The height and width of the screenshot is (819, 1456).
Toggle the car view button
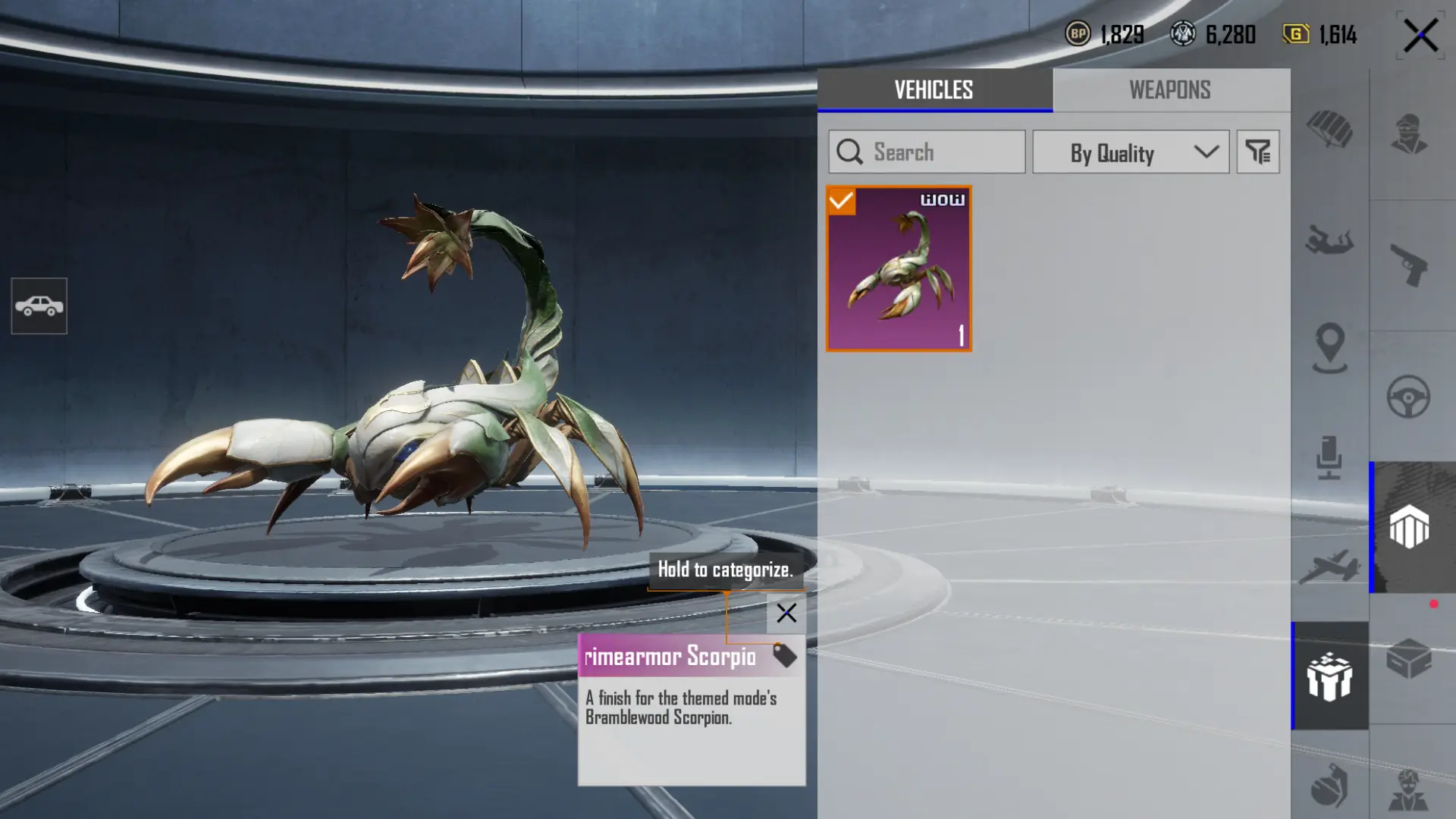(39, 306)
